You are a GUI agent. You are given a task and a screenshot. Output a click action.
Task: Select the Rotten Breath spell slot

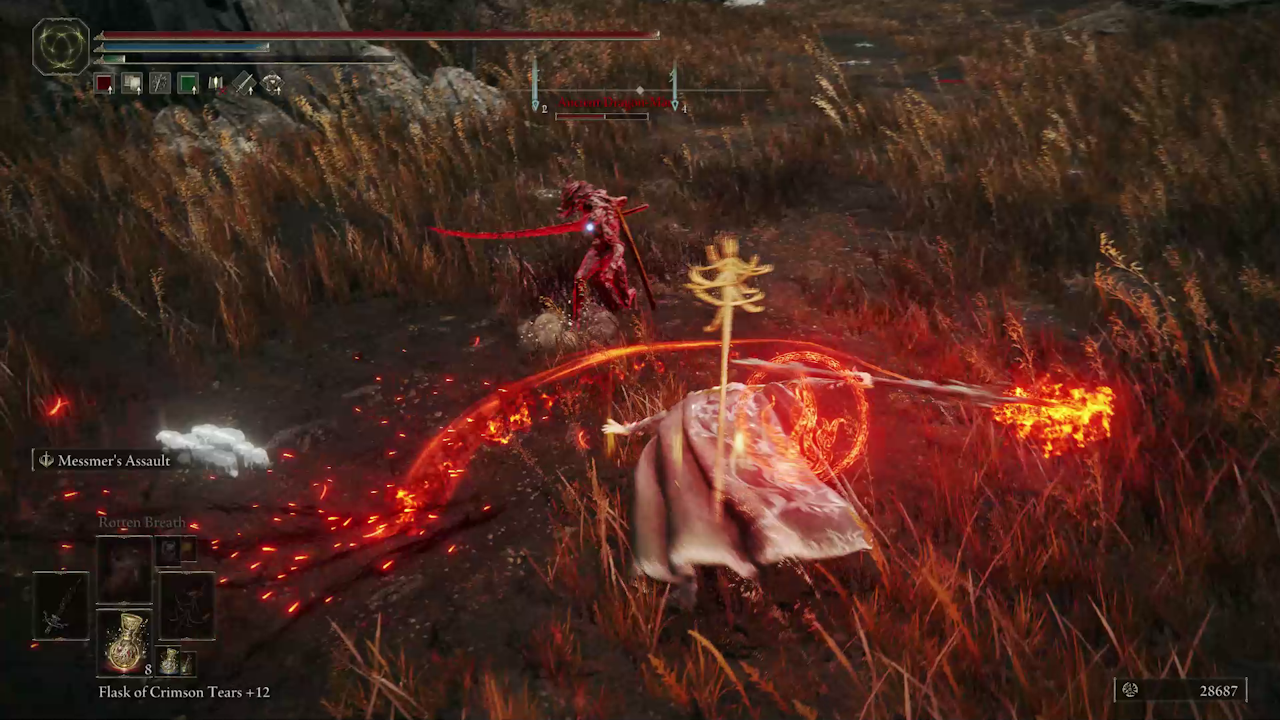coord(125,569)
